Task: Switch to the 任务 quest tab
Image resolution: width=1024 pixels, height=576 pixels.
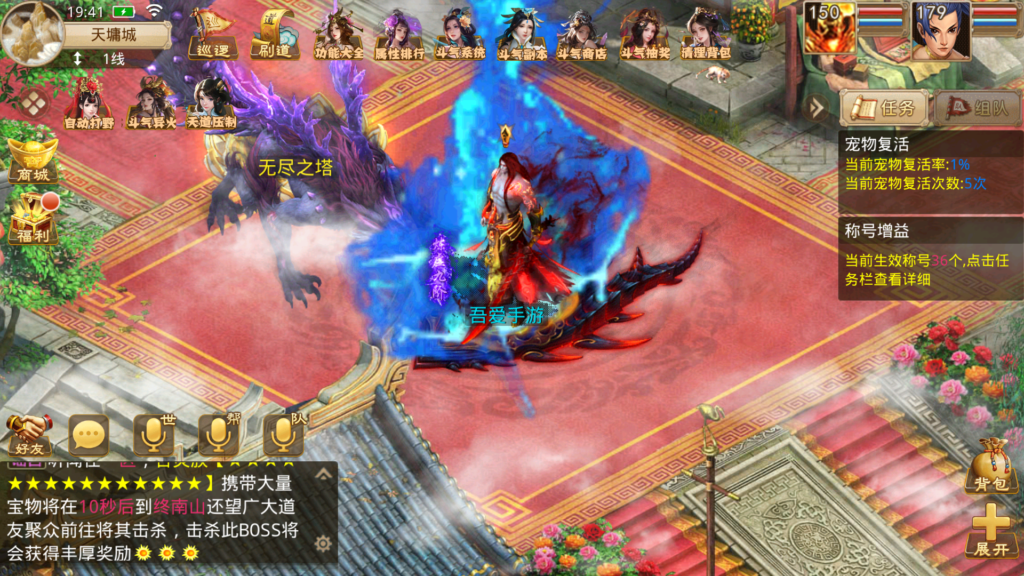Action: (884, 108)
